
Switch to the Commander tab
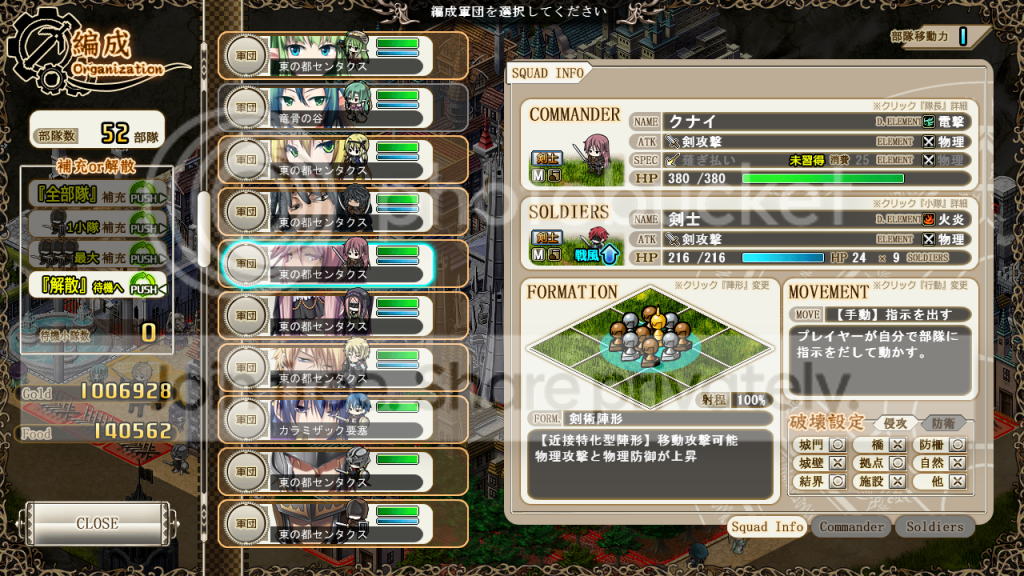coord(851,526)
